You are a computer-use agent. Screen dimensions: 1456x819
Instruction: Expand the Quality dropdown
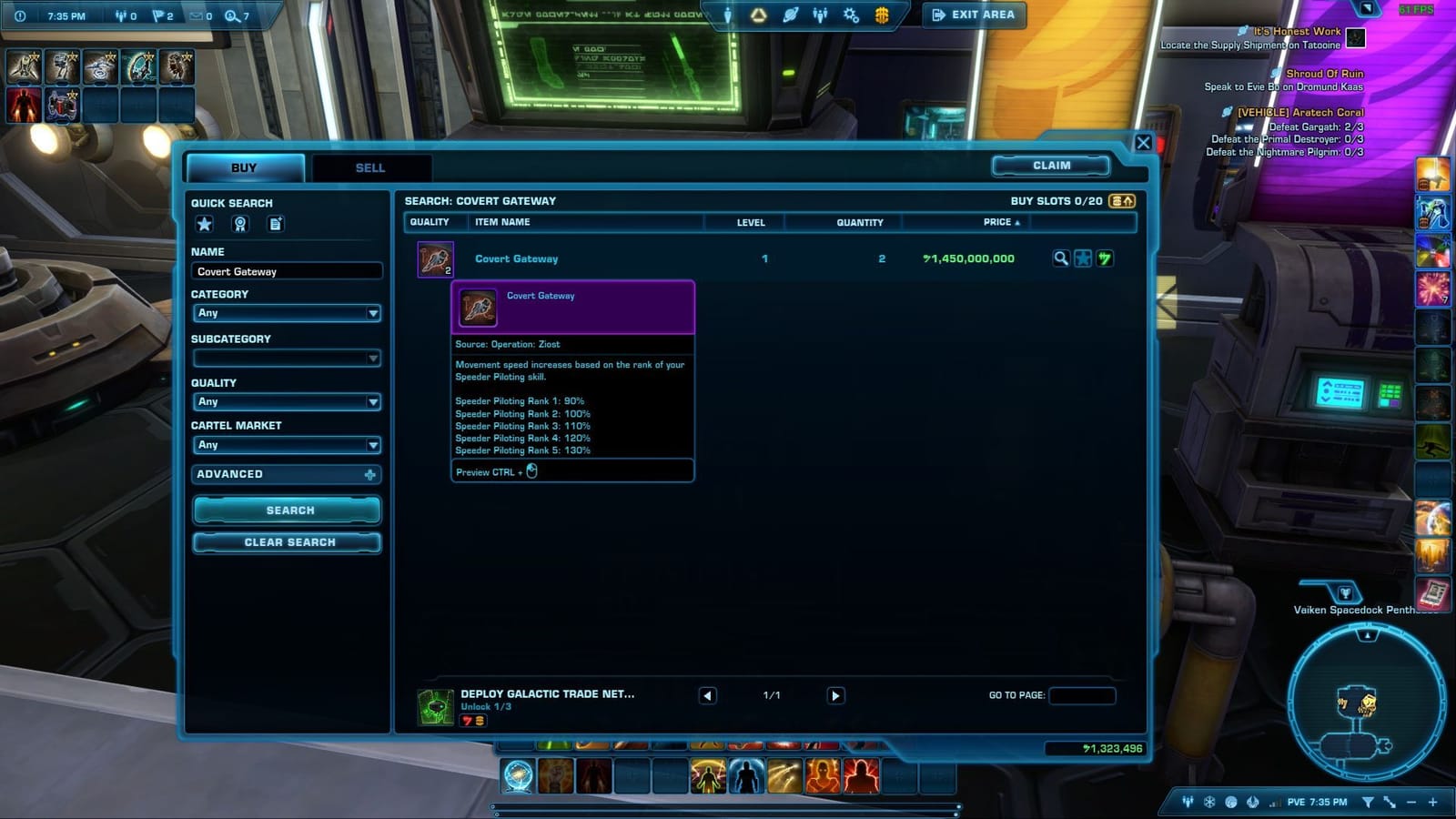287,401
